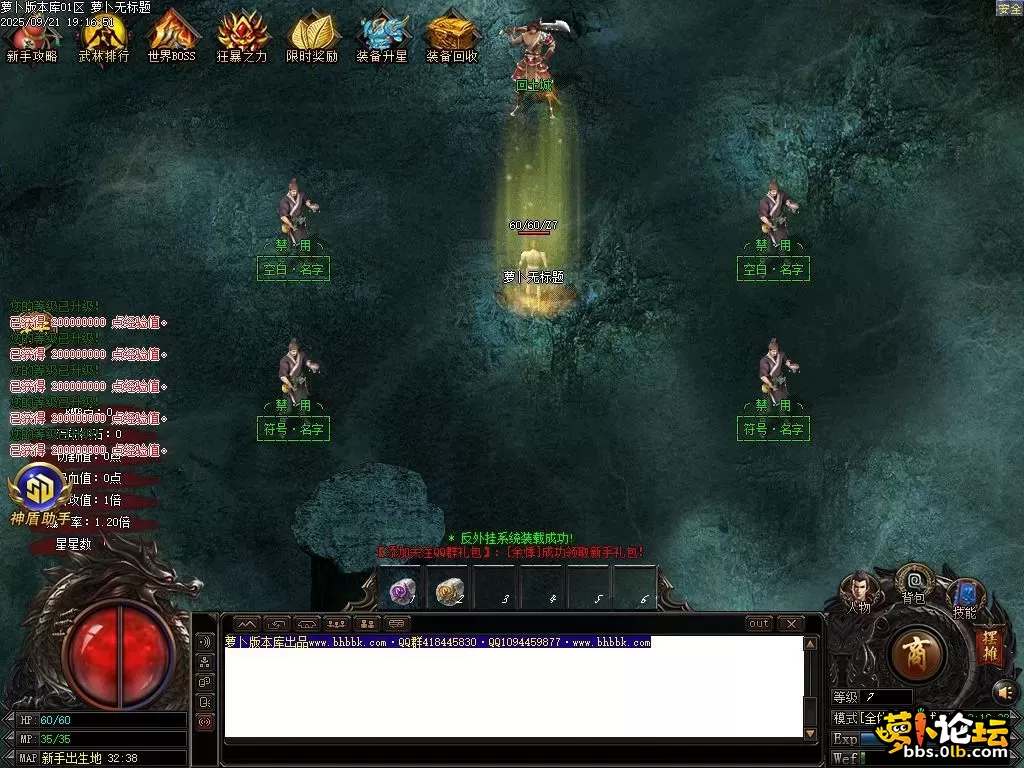1024x768 pixels.
Task: Open the 新手攻略 beginner guide
Action: (32, 35)
